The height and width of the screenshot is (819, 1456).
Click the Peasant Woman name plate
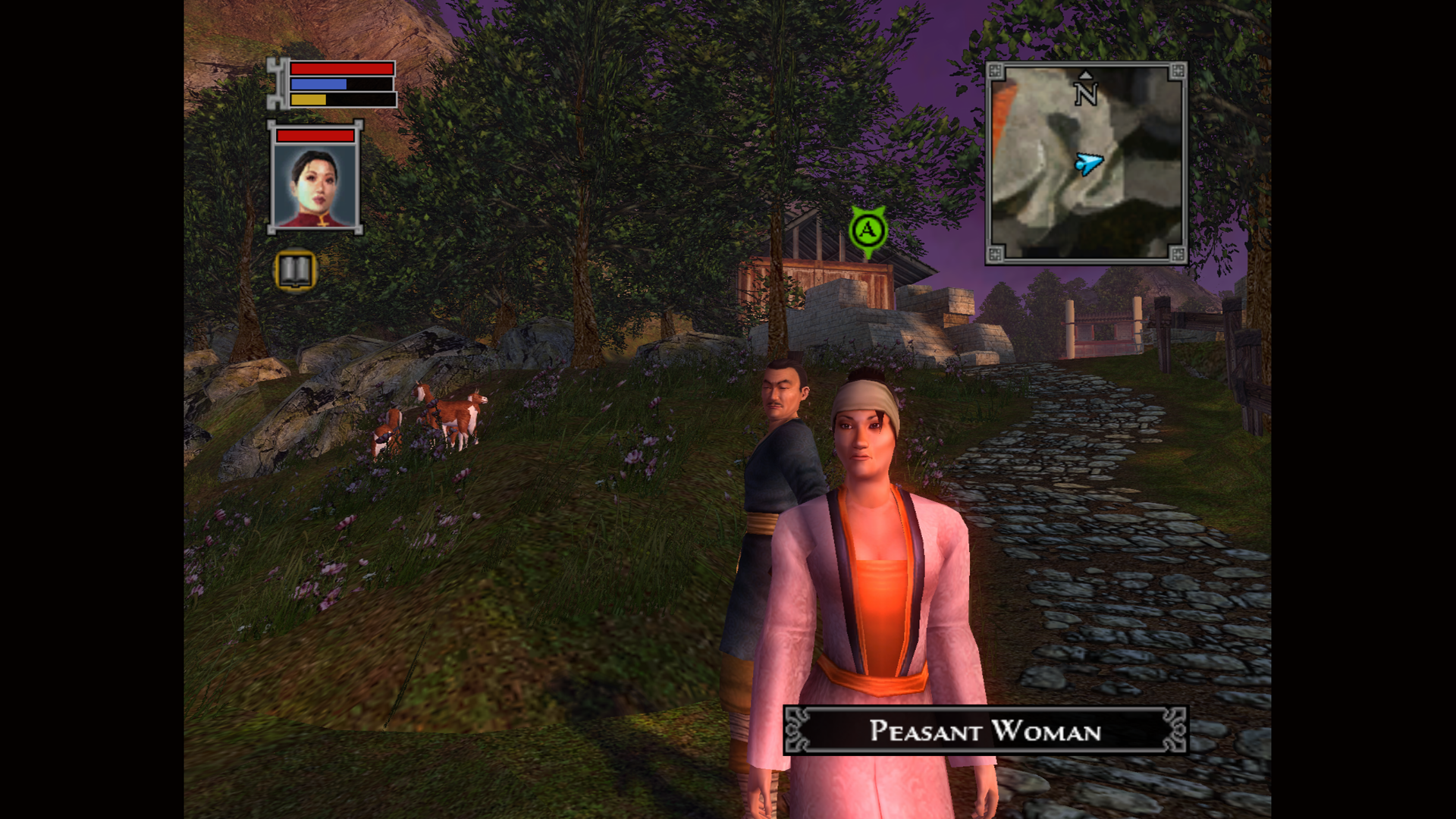click(x=985, y=730)
